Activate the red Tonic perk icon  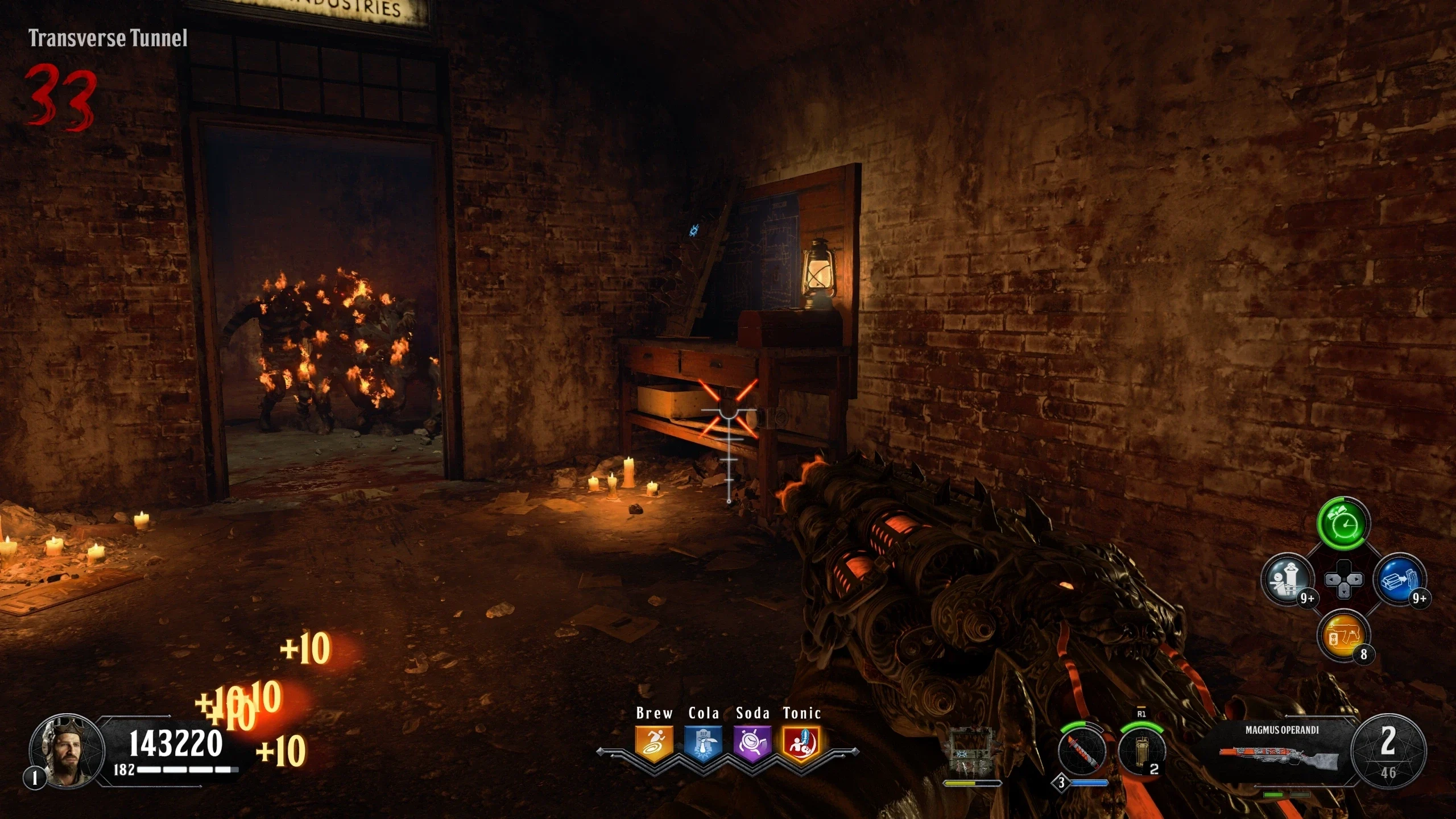click(x=801, y=743)
